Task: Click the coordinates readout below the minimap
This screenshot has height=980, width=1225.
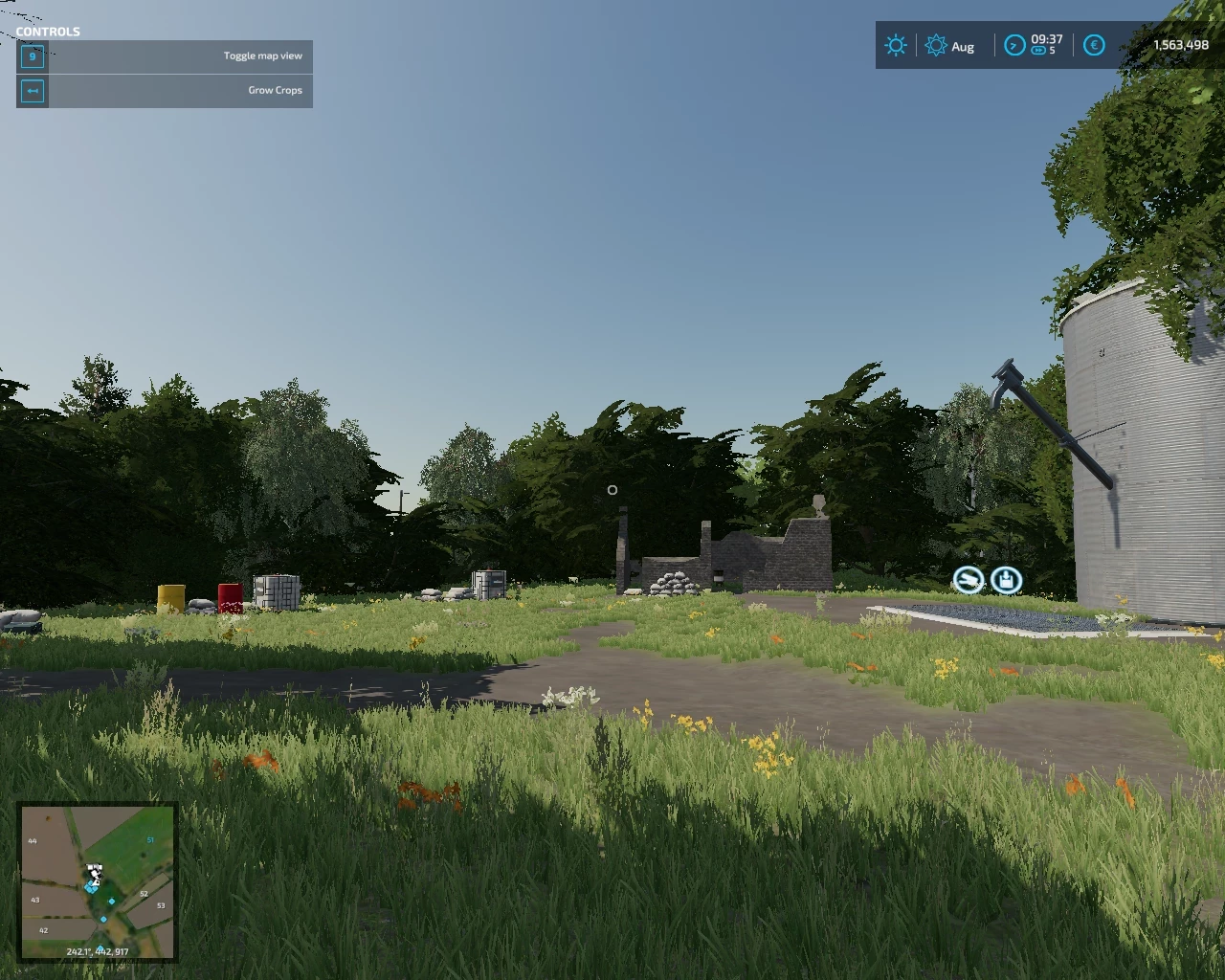Action: tap(97, 951)
